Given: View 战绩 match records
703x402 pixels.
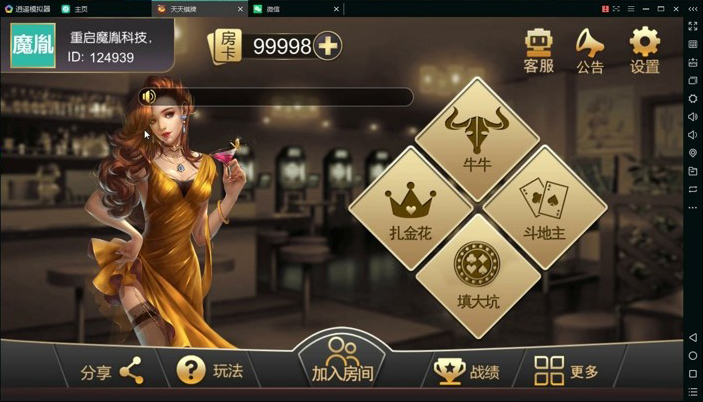Looking at the screenshot, I should point(467,372).
